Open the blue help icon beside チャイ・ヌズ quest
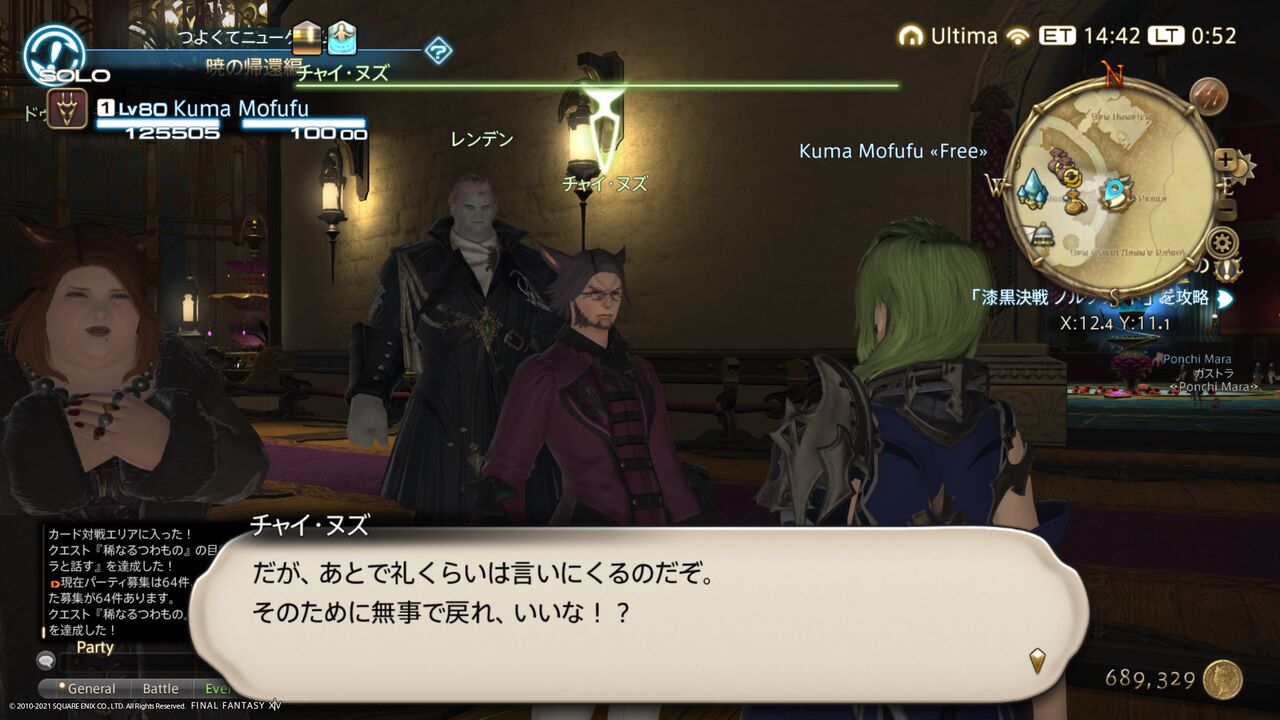Screen dimensions: 1280x720 [x=438, y=50]
